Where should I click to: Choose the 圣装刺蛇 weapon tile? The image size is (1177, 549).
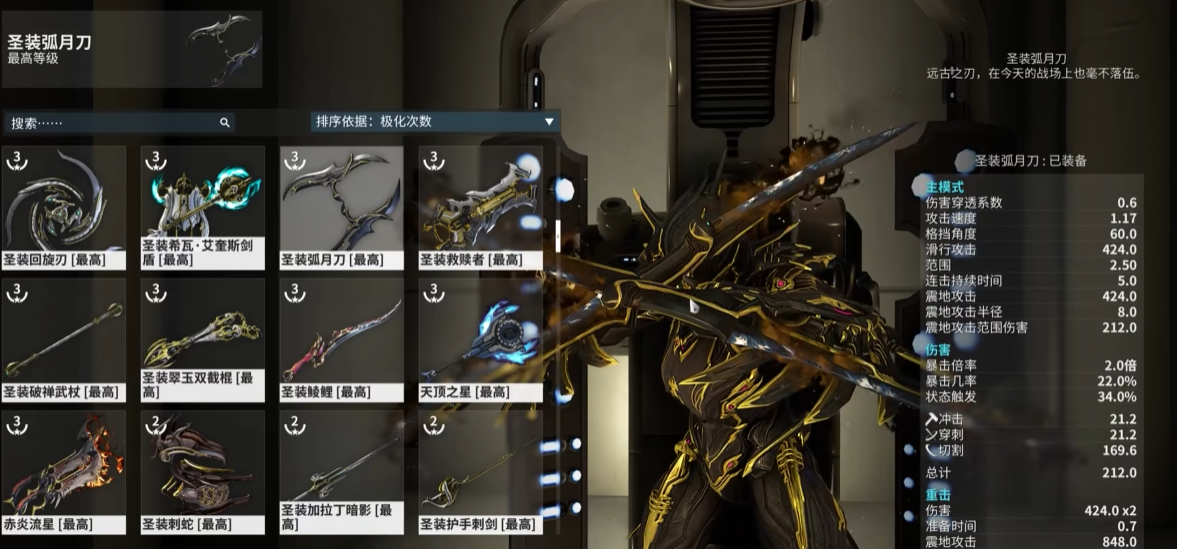203,471
